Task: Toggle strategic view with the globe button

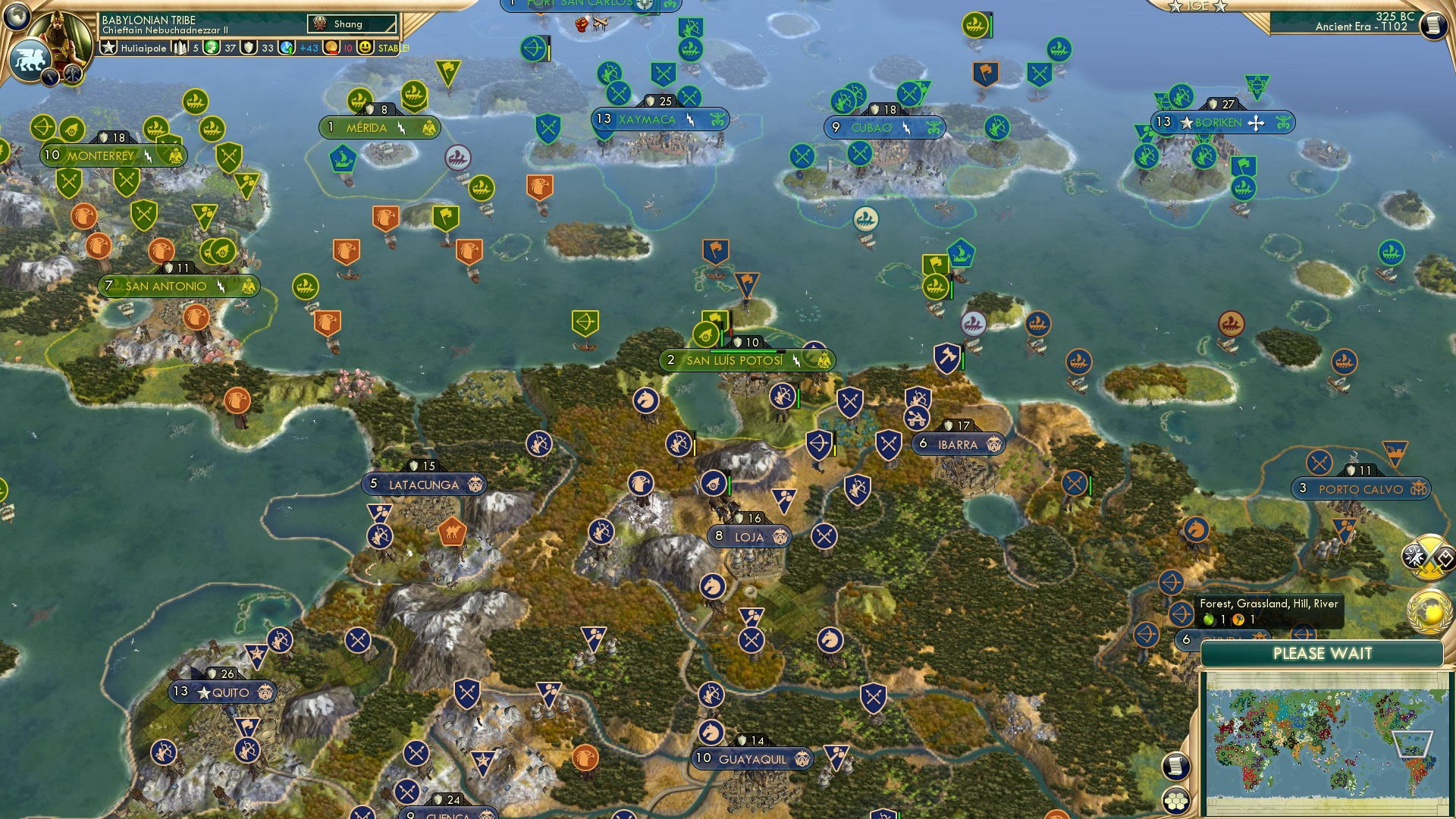Action: (17, 17)
